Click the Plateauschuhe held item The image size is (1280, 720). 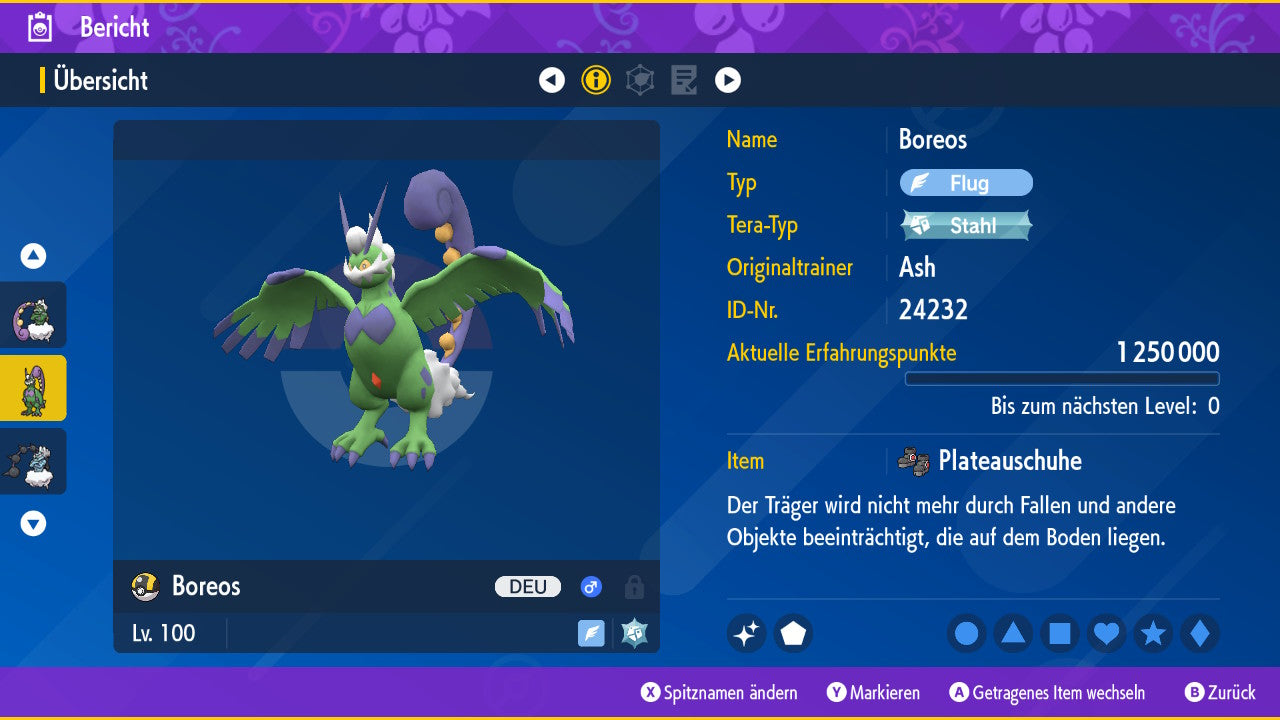(1008, 461)
